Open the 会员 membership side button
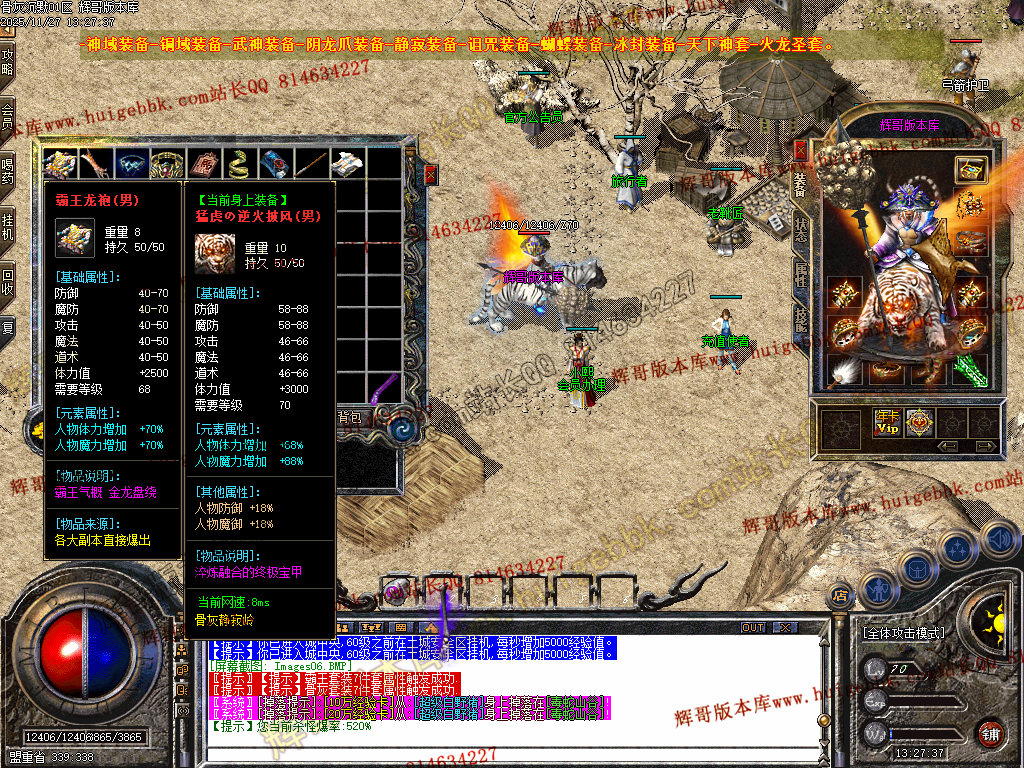The height and width of the screenshot is (768, 1024). 8,116
